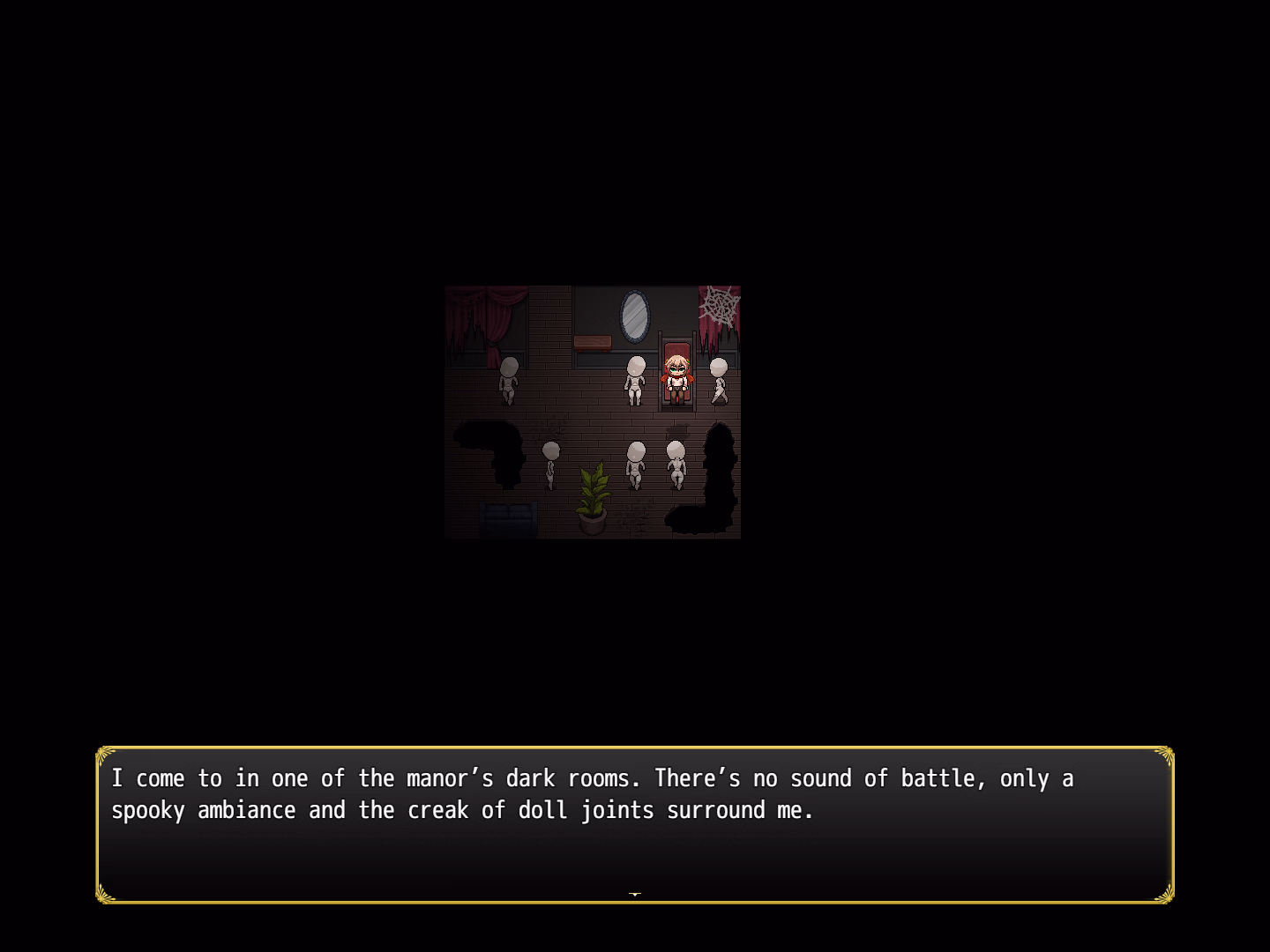The height and width of the screenshot is (952, 1270).
Task: Select the doll walking right of the throne
Action: click(x=718, y=381)
